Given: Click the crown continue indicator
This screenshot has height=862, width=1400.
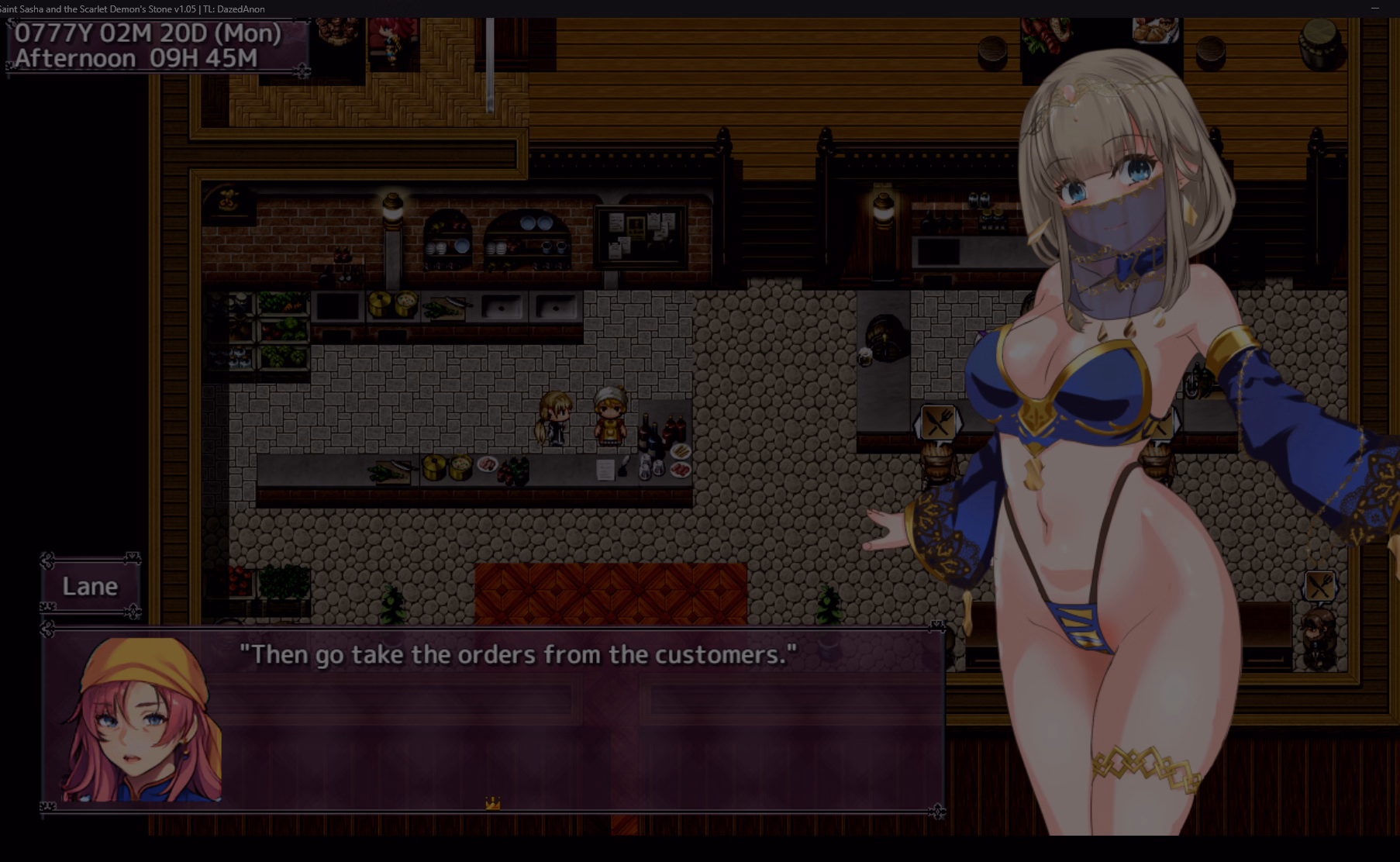Looking at the screenshot, I should [x=492, y=803].
